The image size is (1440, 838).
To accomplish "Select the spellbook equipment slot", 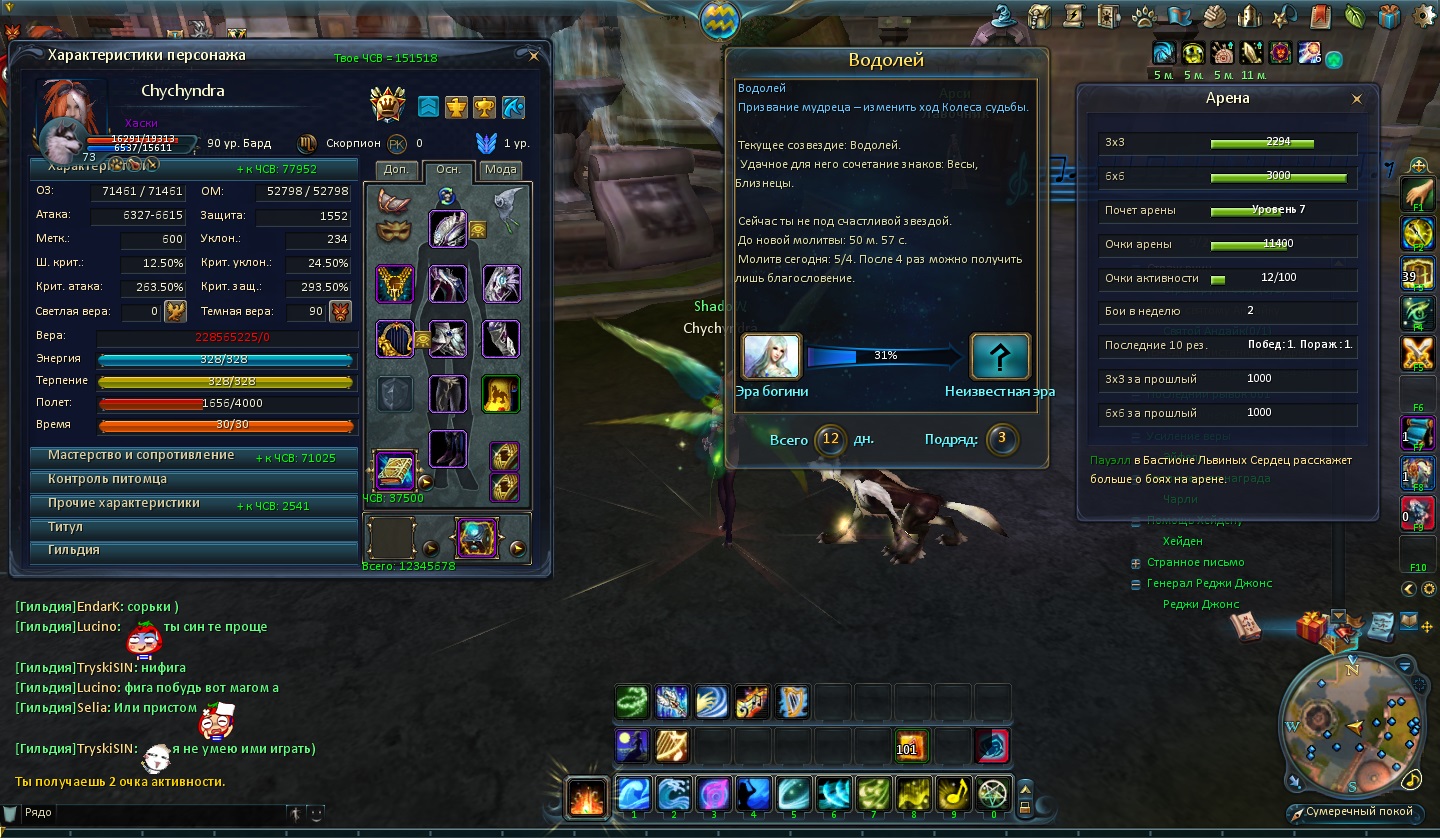I will [394, 470].
